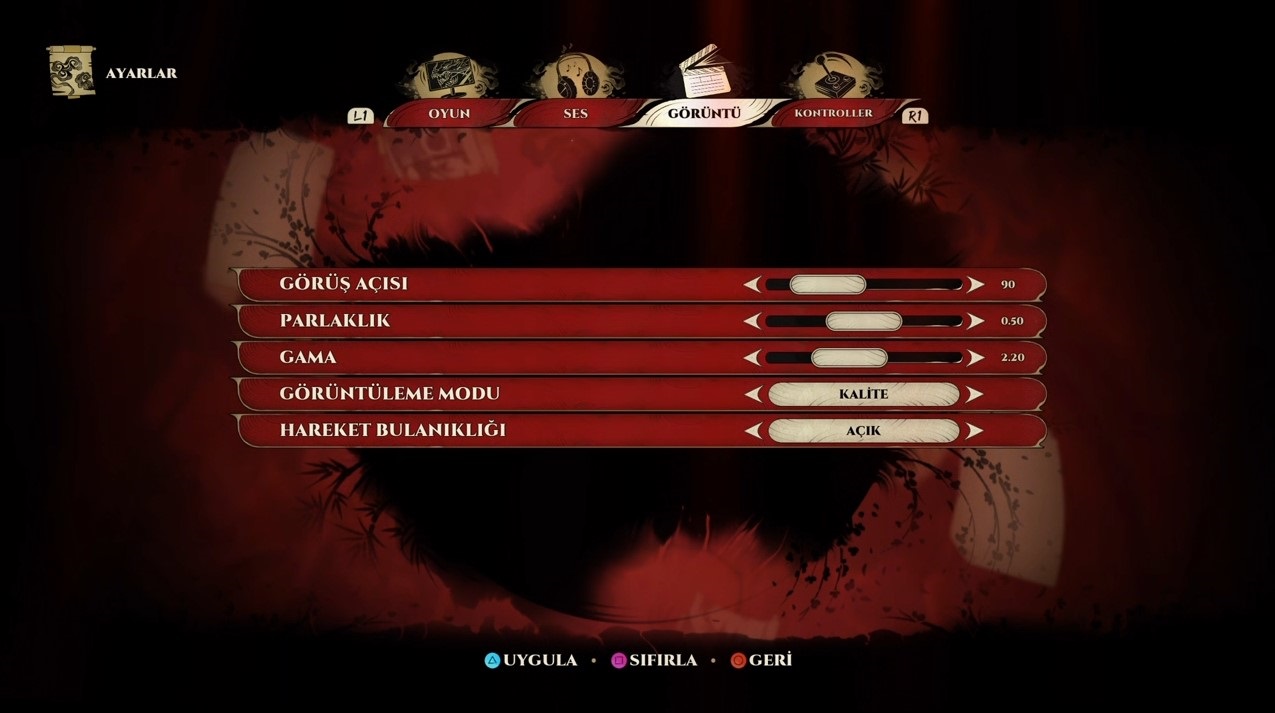Go back with GERİ
Screen dimensions: 1275x713
tap(761, 661)
